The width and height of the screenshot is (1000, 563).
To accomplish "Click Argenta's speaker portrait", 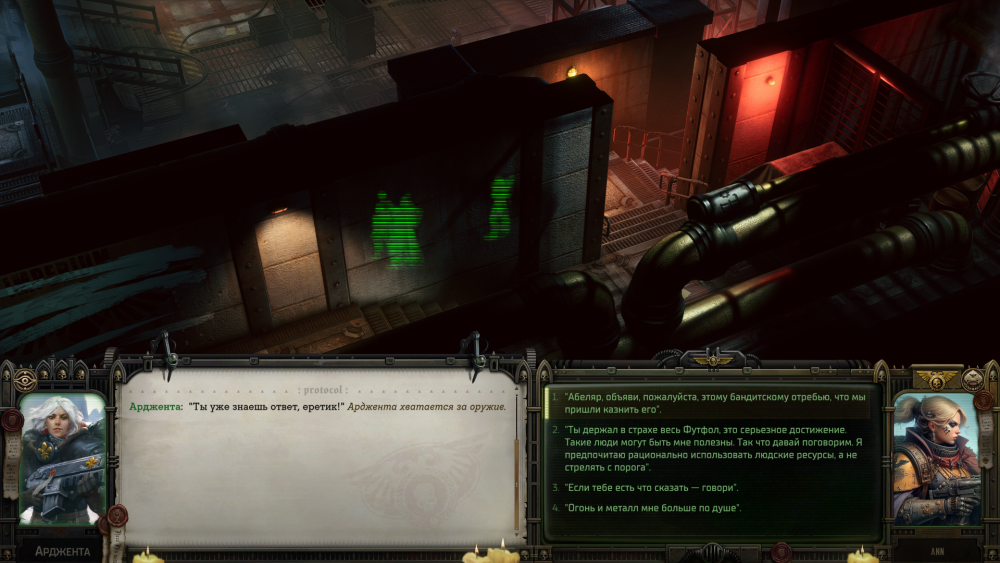I will (x=62, y=458).
